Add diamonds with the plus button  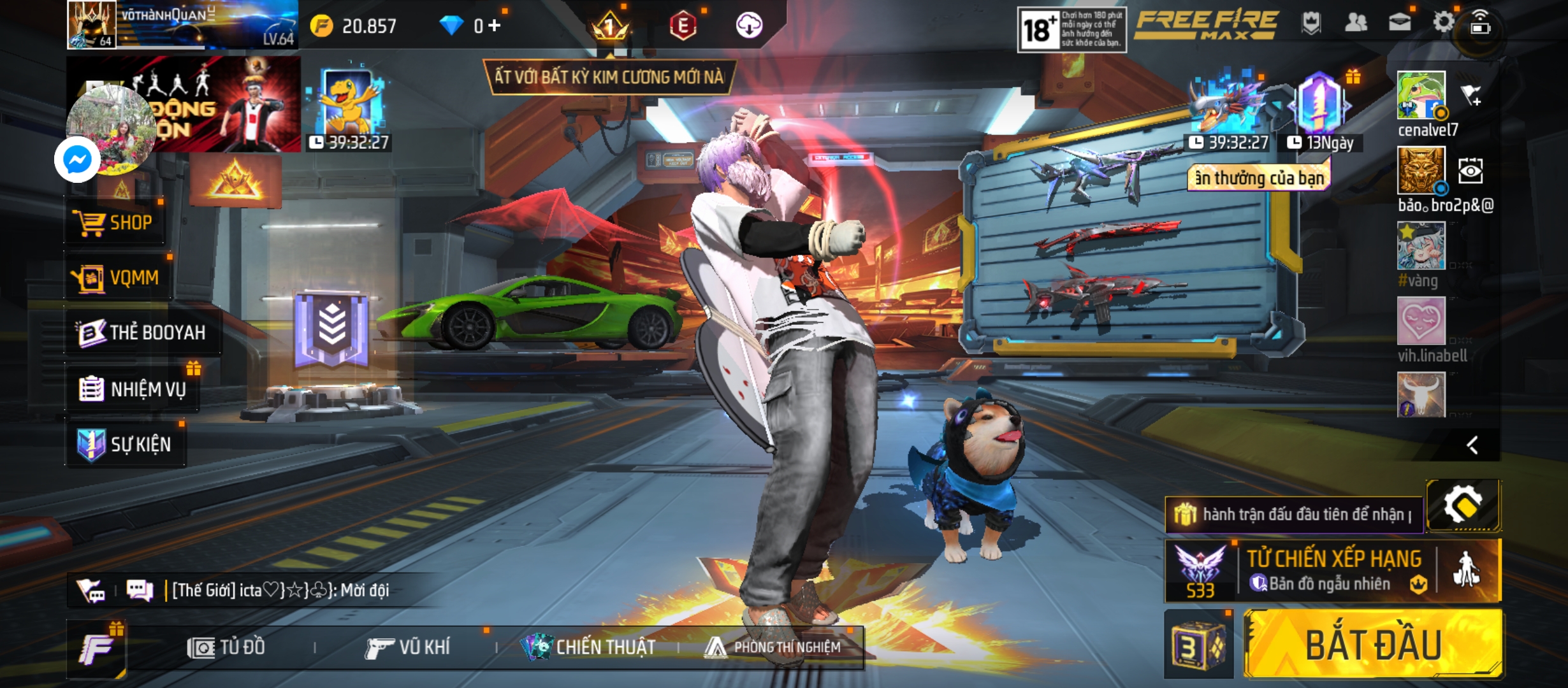[x=495, y=25]
